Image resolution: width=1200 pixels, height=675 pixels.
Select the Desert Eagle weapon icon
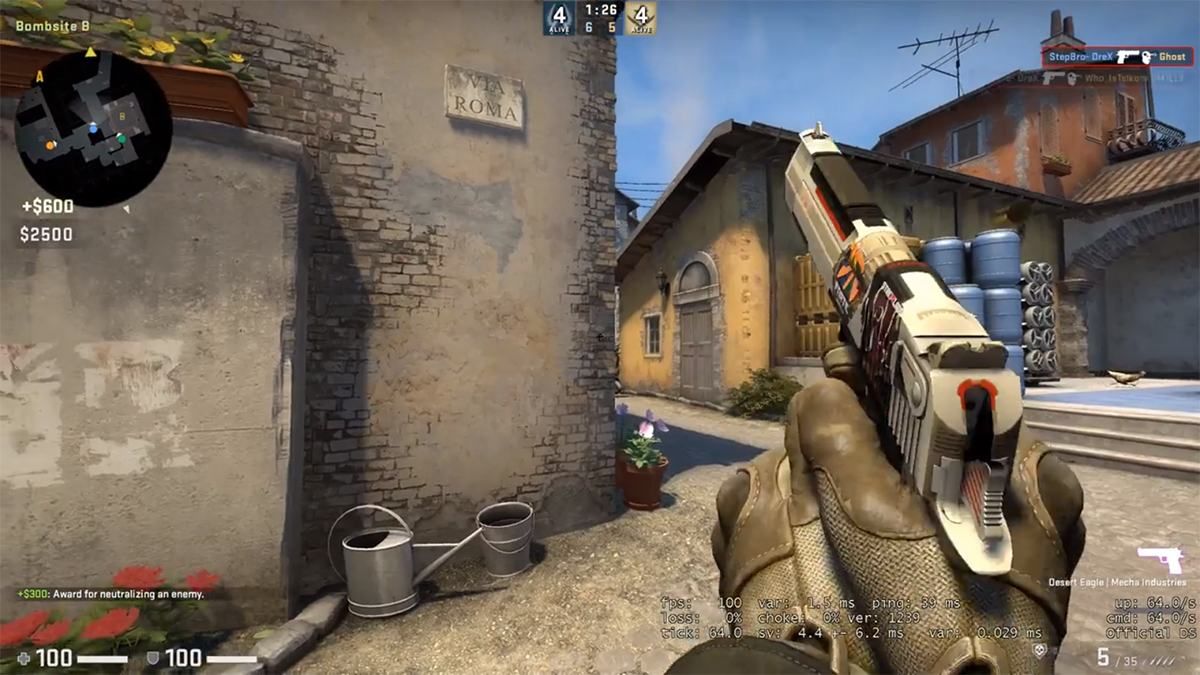(1161, 561)
